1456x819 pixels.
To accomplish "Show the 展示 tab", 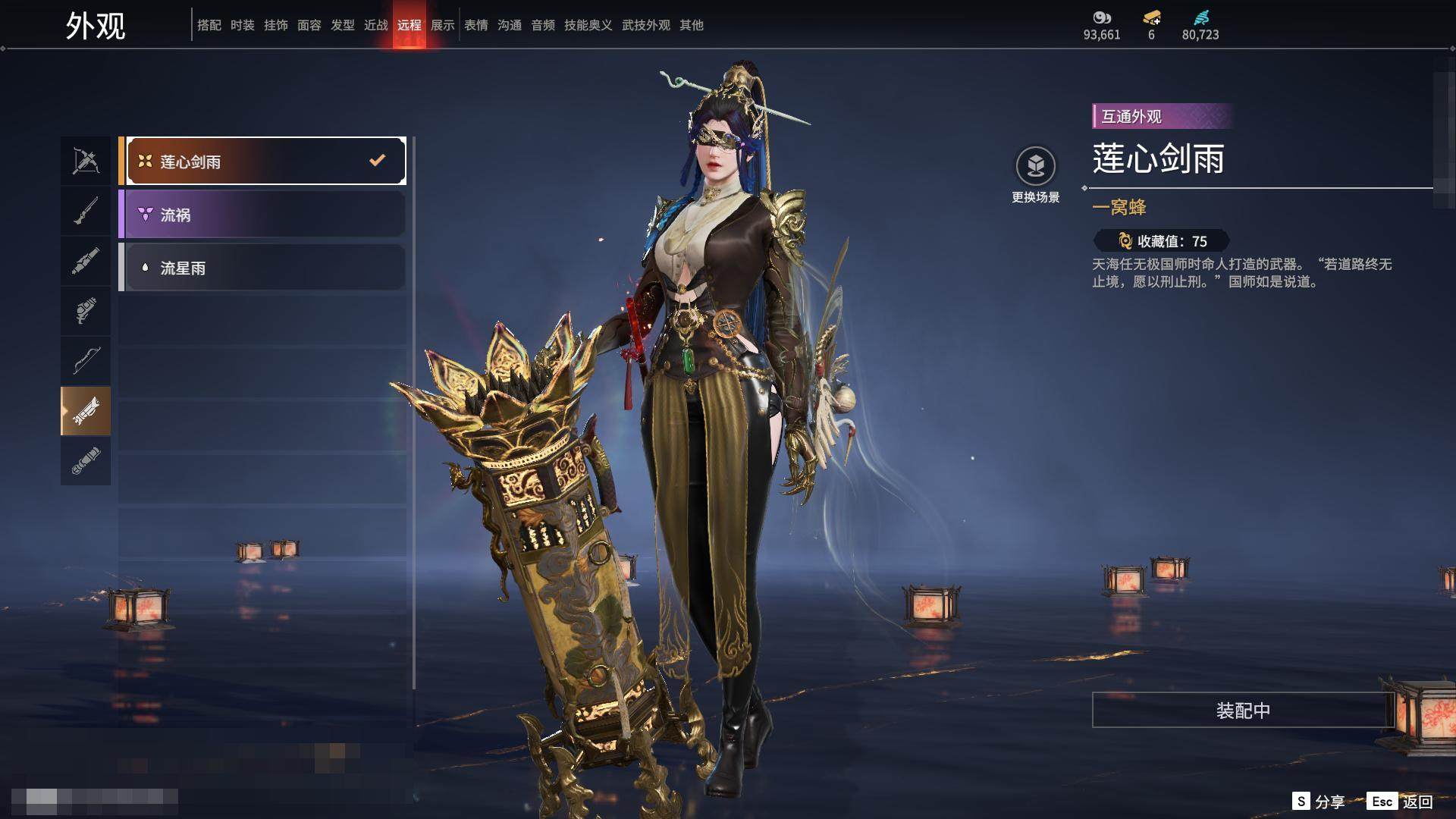I will pyautogui.click(x=443, y=25).
